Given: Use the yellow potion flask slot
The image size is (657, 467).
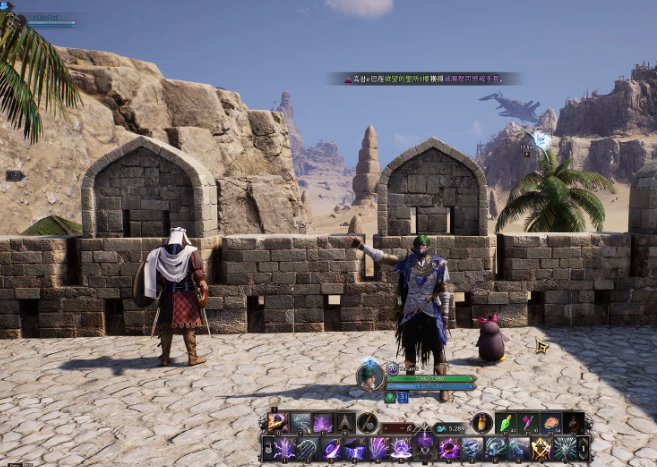Looking at the screenshot, I should click(x=482, y=423).
